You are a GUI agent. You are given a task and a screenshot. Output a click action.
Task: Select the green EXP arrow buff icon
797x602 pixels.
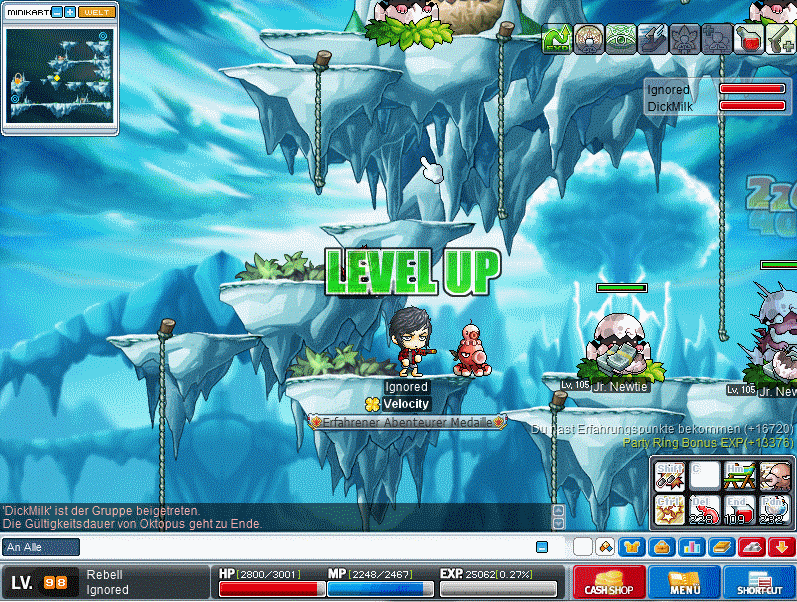[x=556, y=39]
